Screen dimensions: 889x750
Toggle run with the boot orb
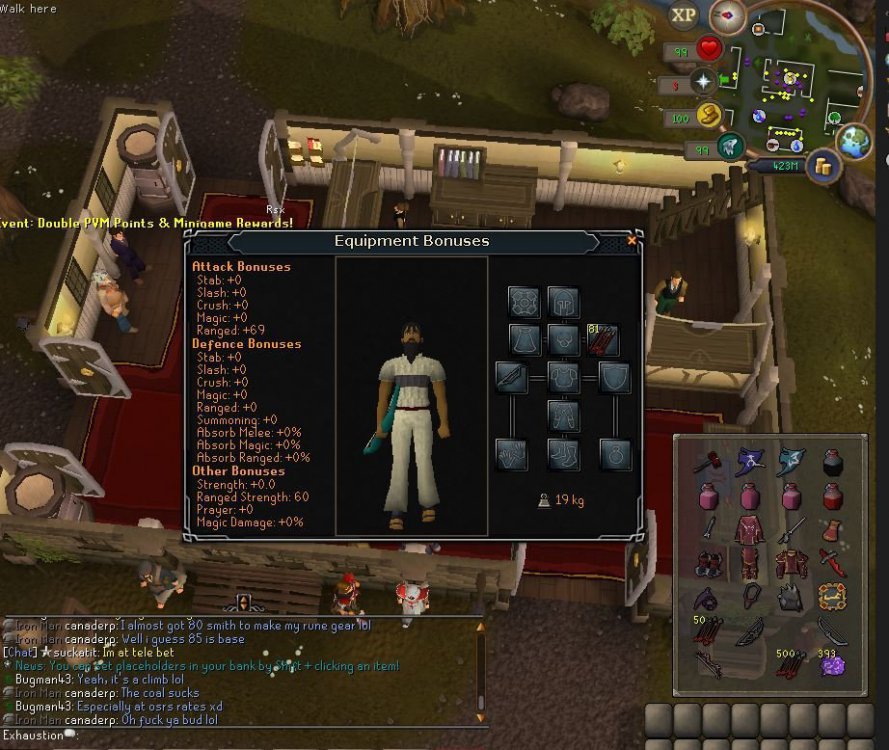pyautogui.click(x=710, y=116)
